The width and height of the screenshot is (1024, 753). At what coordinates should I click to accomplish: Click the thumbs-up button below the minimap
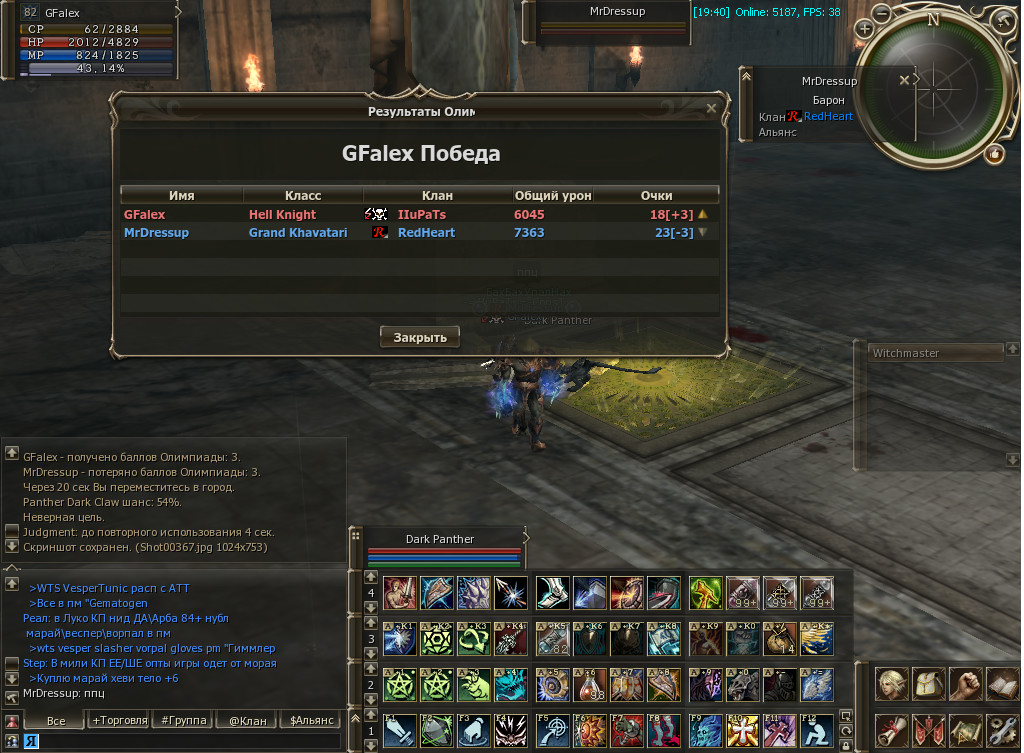(994, 154)
